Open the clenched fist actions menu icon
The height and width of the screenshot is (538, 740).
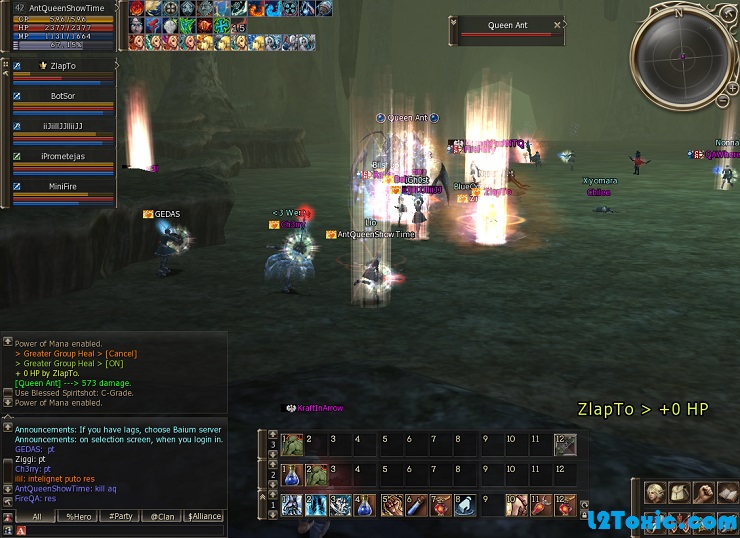(704, 493)
